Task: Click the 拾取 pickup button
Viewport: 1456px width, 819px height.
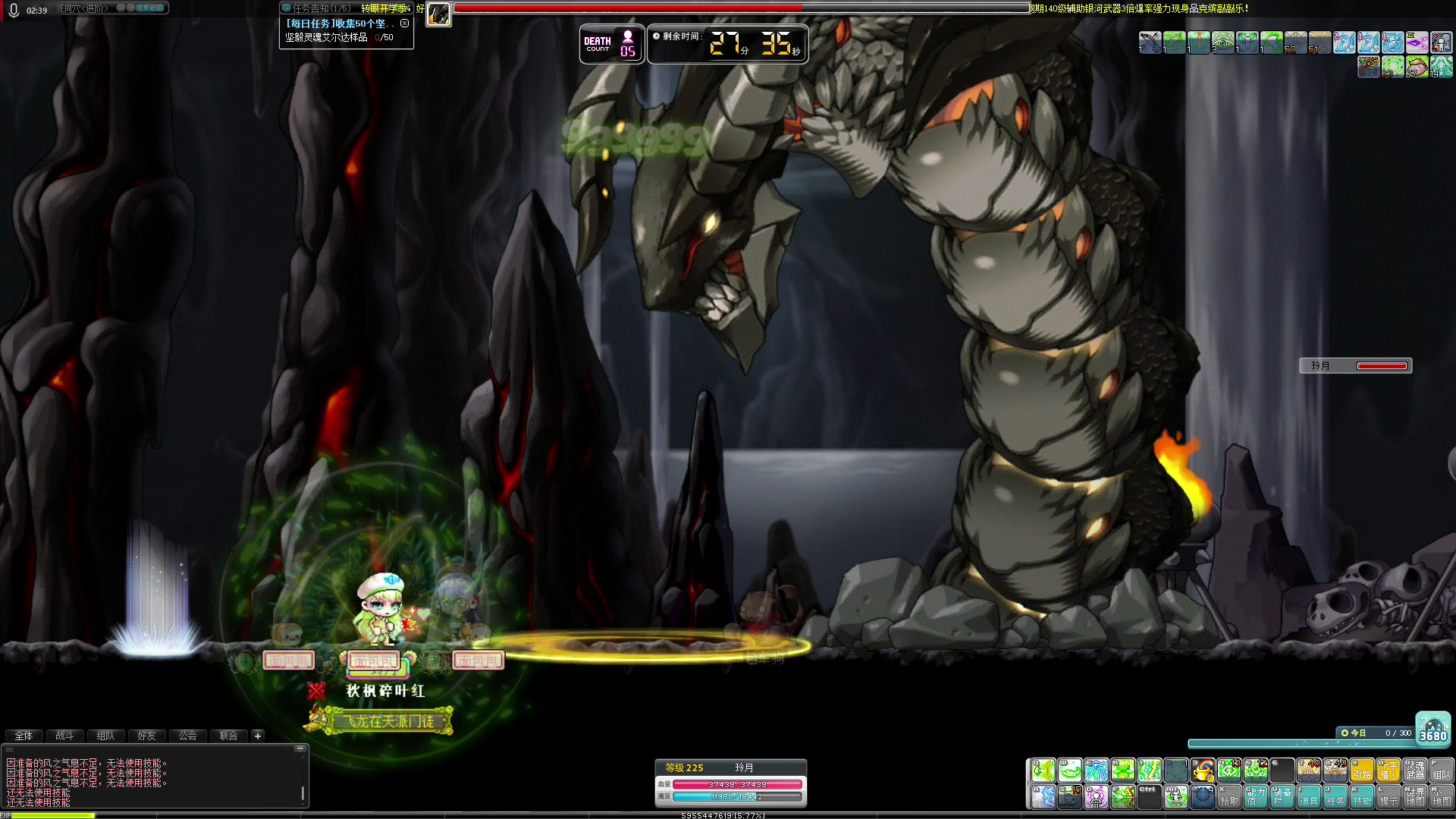Action: coord(1228,797)
